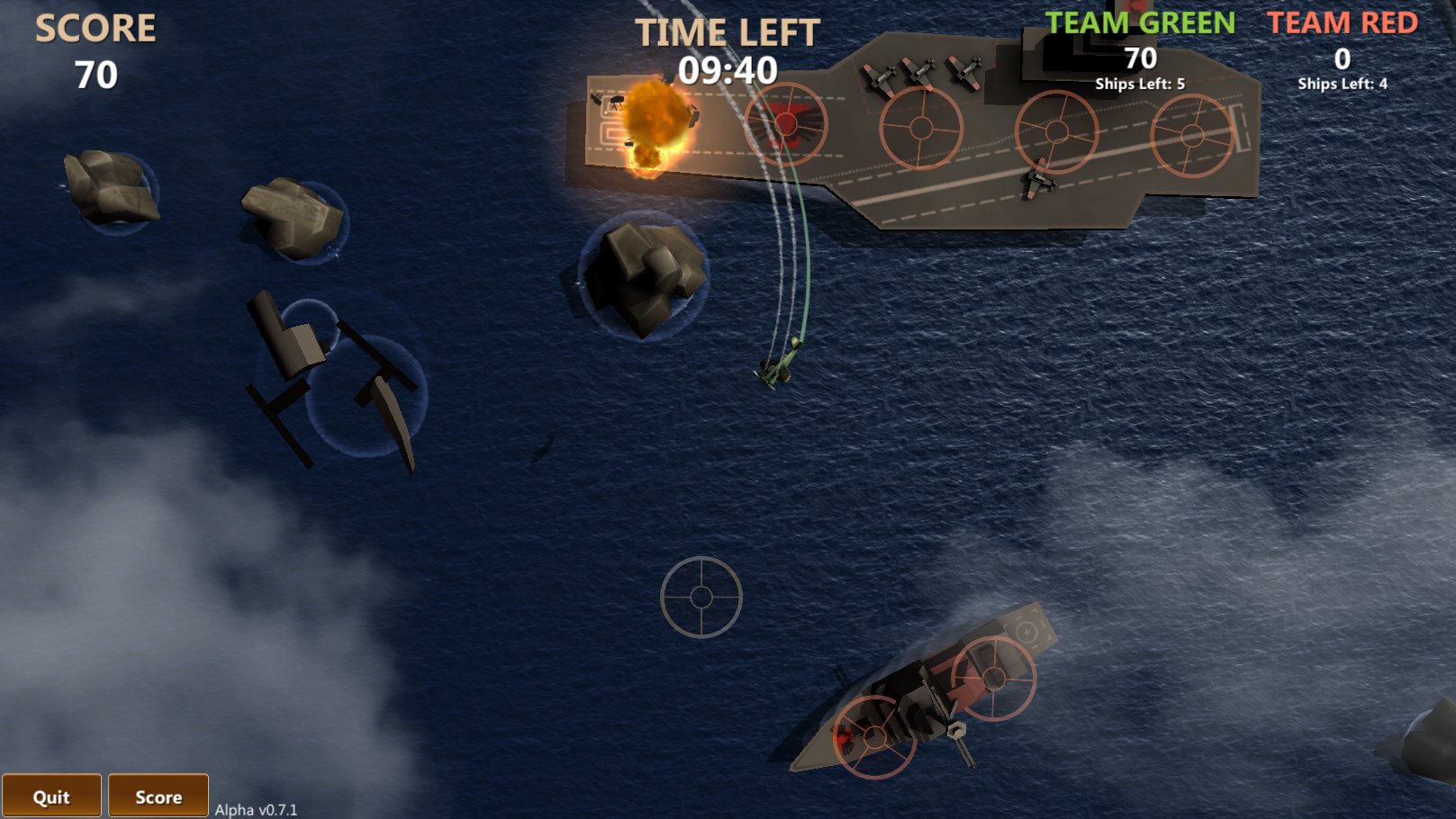The width and height of the screenshot is (1456, 819).
Task: Select the plane taxiing on the runway
Action: pyautogui.click(x=1035, y=180)
